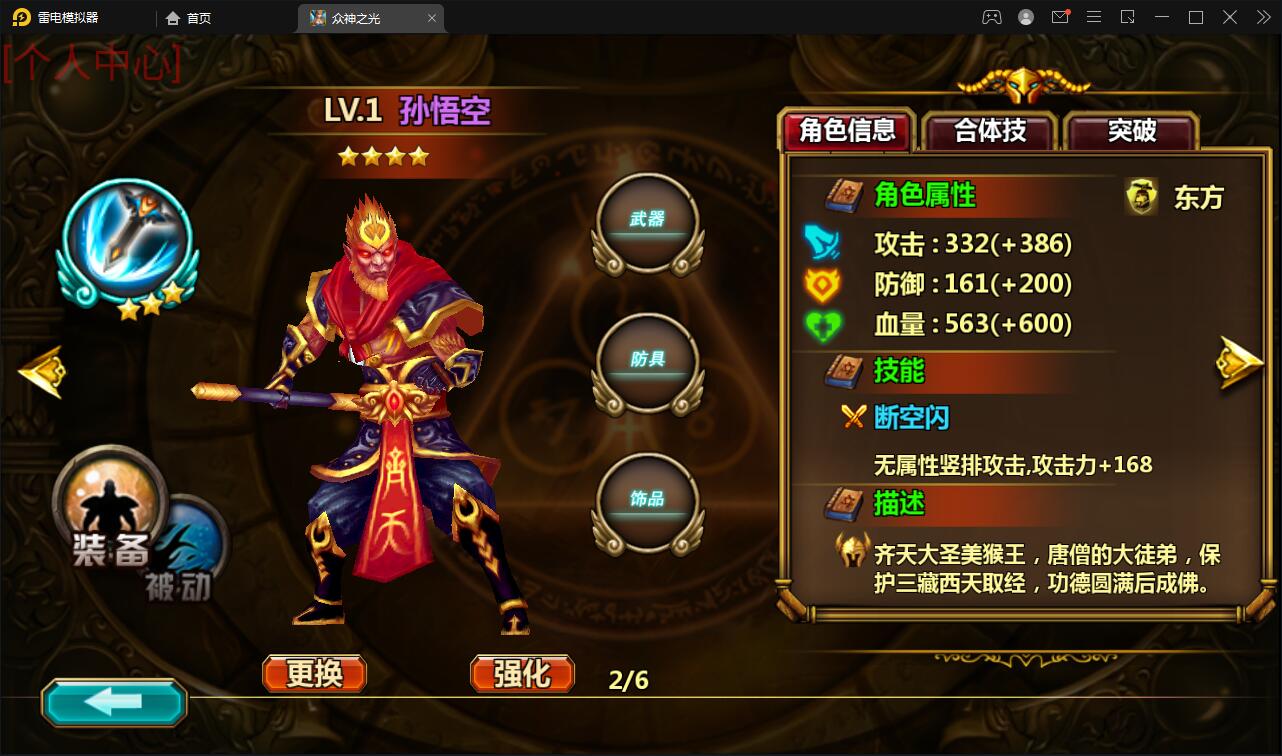Screen dimensions: 1282x756
Task: Select the 防具 (armor) equipment slot
Action: click(x=646, y=360)
